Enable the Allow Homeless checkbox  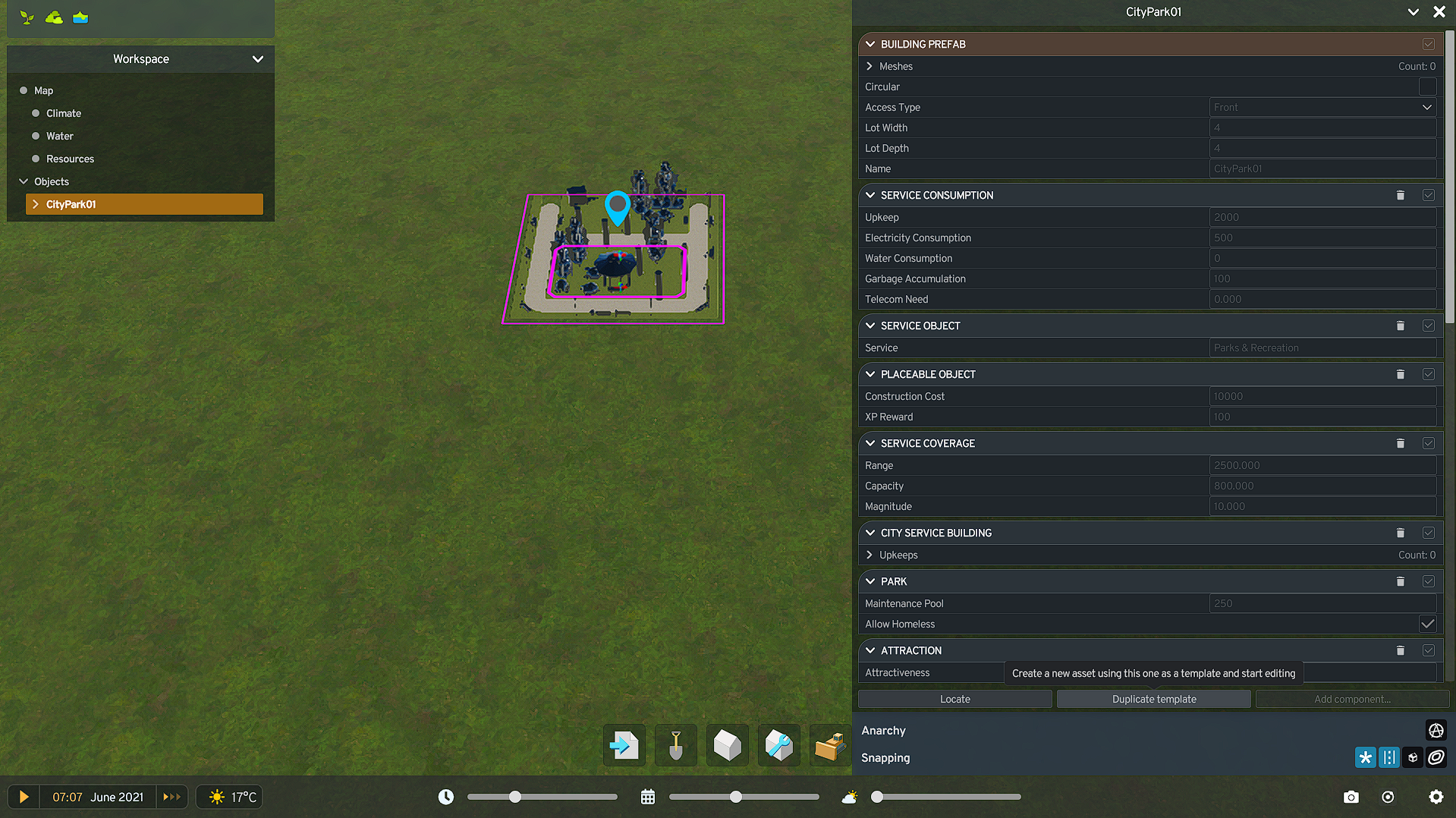pyautogui.click(x=1427, y=624)
